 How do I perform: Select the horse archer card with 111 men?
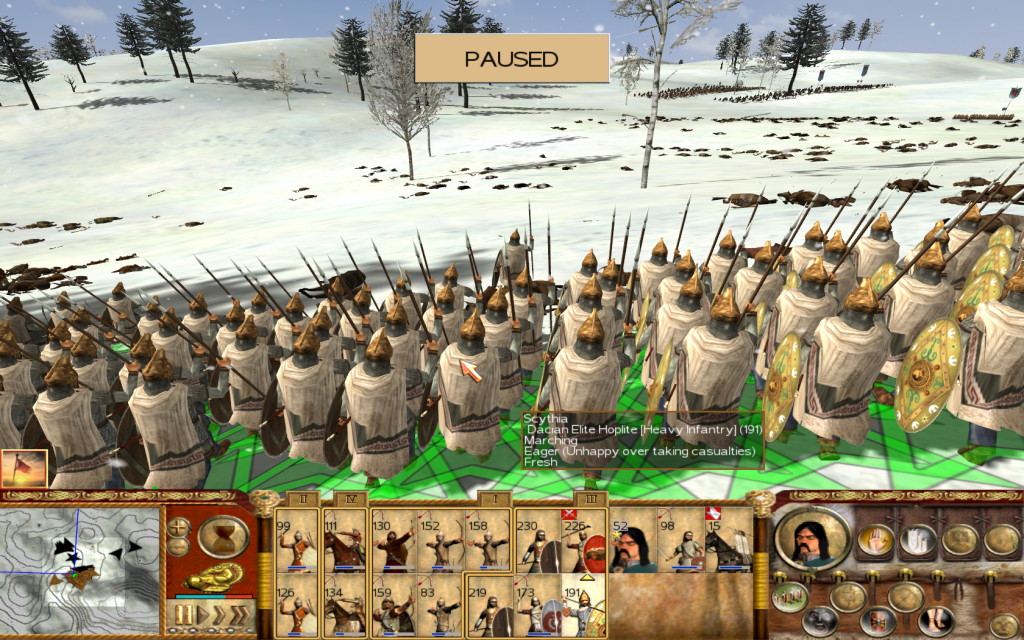pyautogui.click(x=345, y=540)
